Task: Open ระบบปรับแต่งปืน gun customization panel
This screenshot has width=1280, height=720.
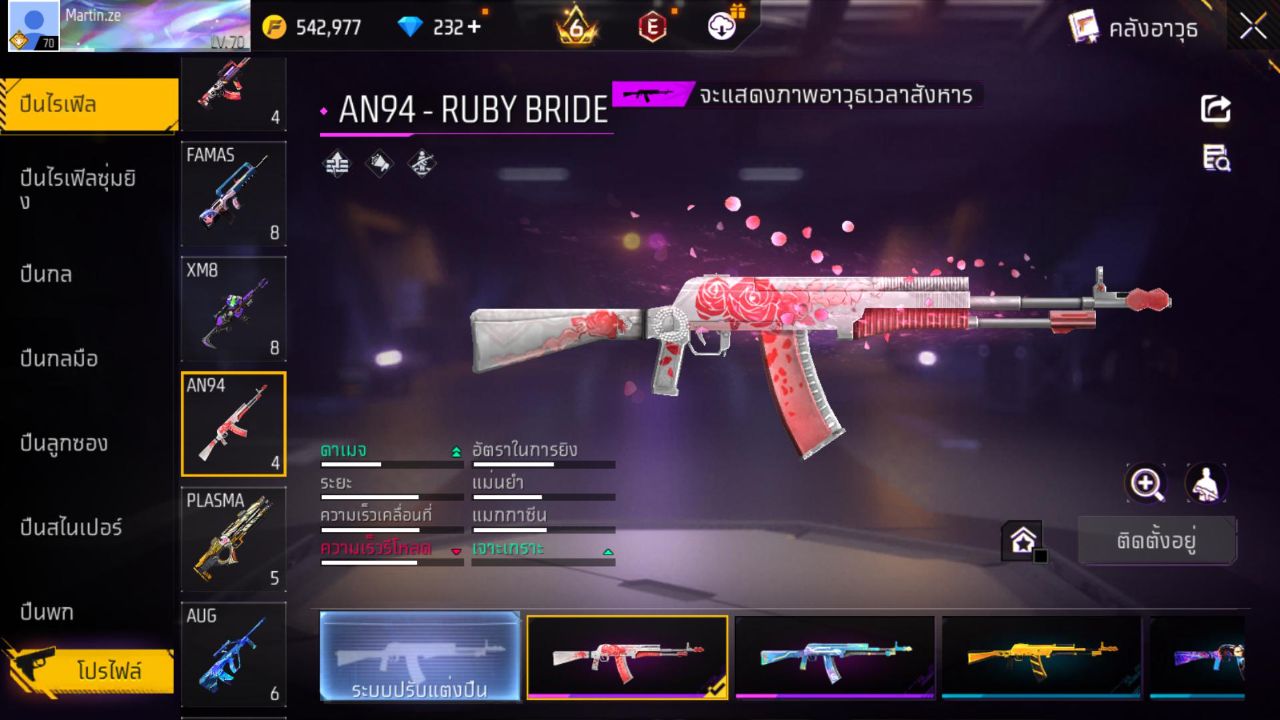Action: 419,656
